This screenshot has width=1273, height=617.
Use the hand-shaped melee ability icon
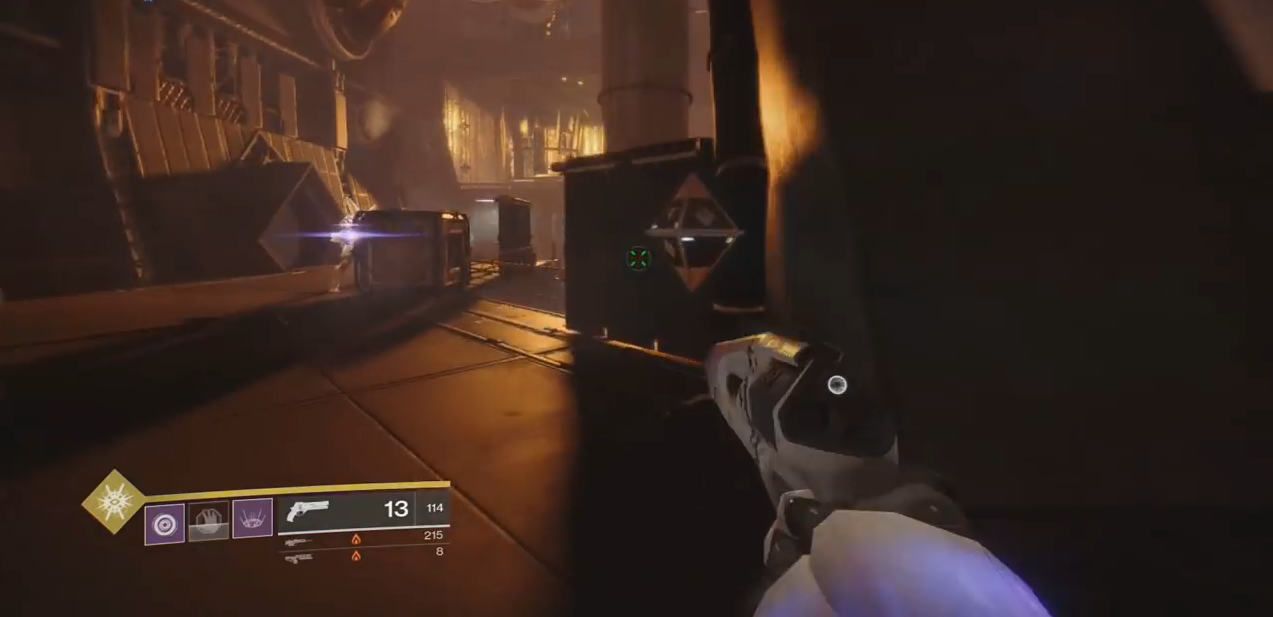coord(209,522)
